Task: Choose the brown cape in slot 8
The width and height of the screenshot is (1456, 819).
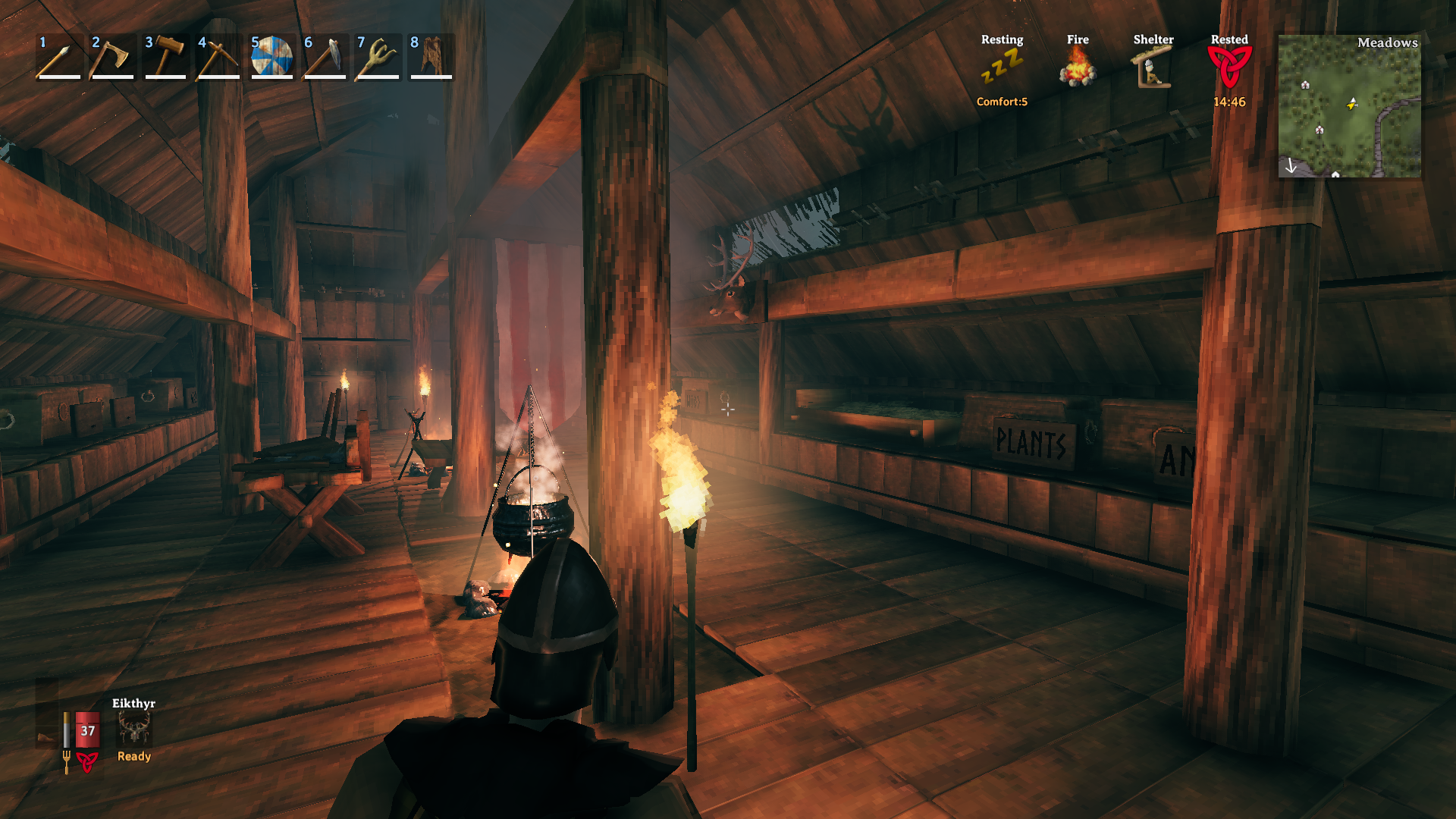Action: pos(431,57)
